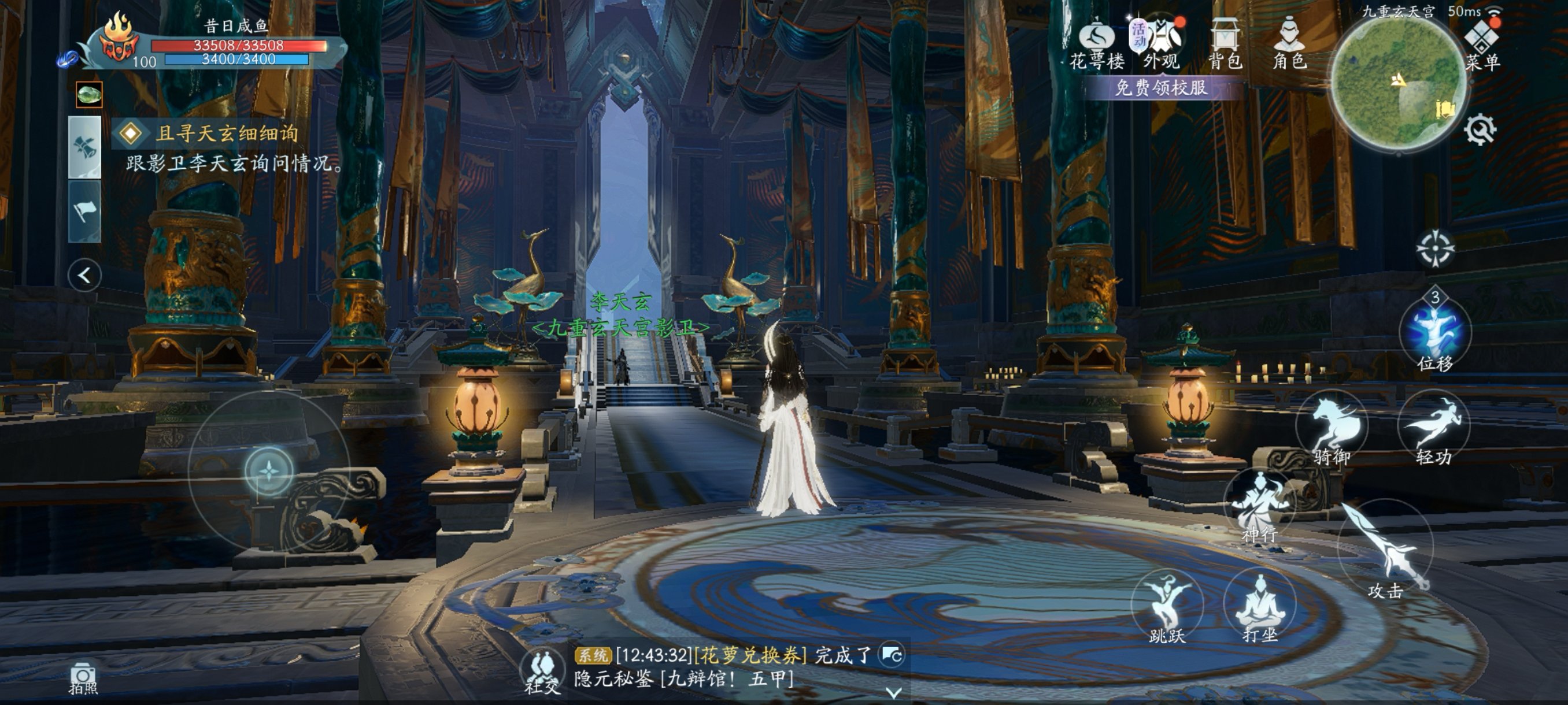Open the circular minimap
The image size is (1568, 705).
(1397, 85)
